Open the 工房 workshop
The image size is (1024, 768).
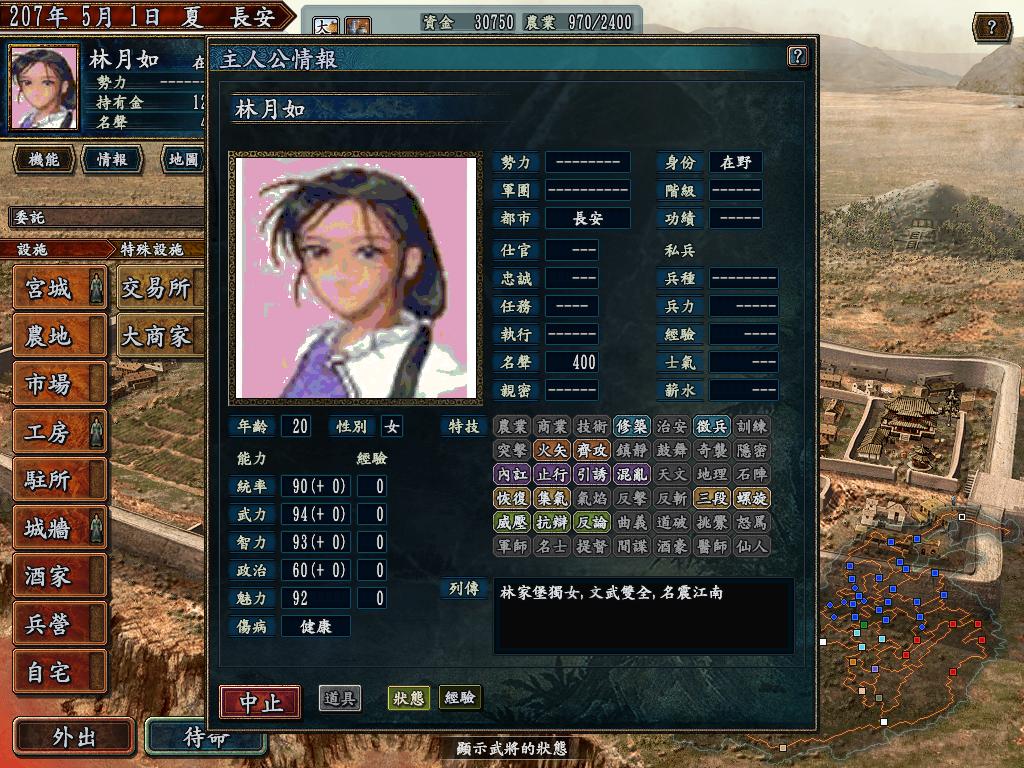click(59, 432)
